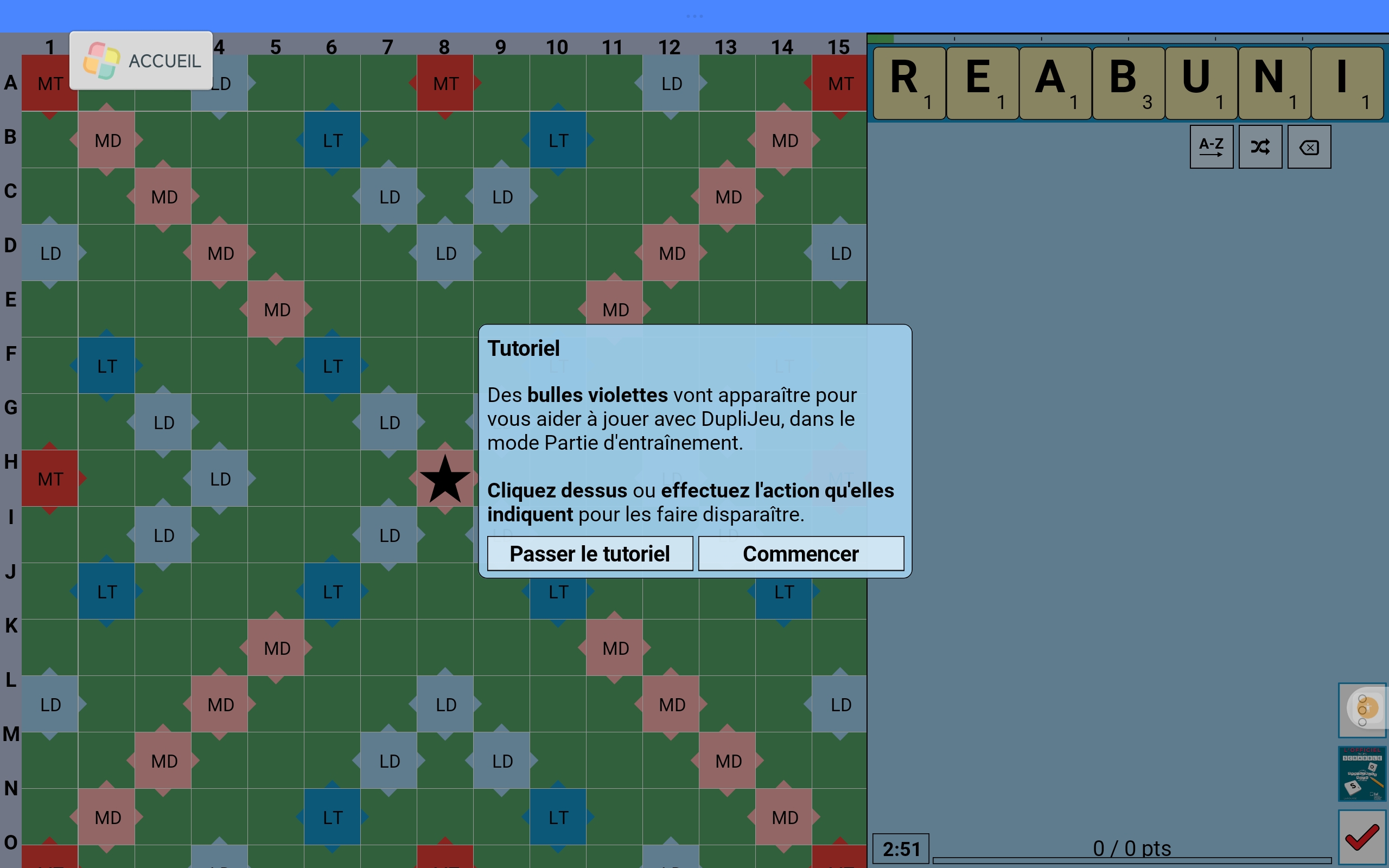
Task: Open the Officiel du Scrabble dictionary
Action: 1362,773
